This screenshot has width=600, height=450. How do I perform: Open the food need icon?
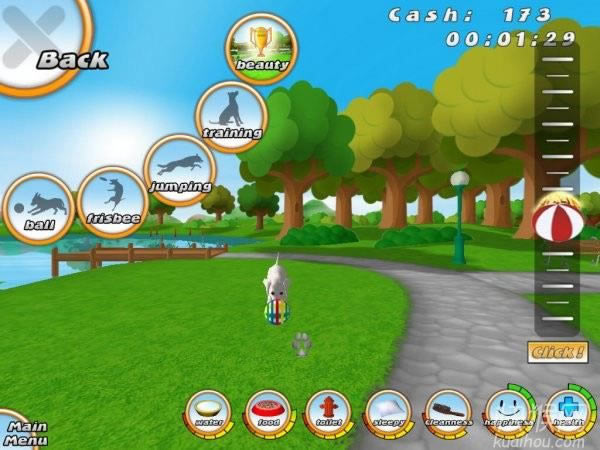tap(268, 412)
